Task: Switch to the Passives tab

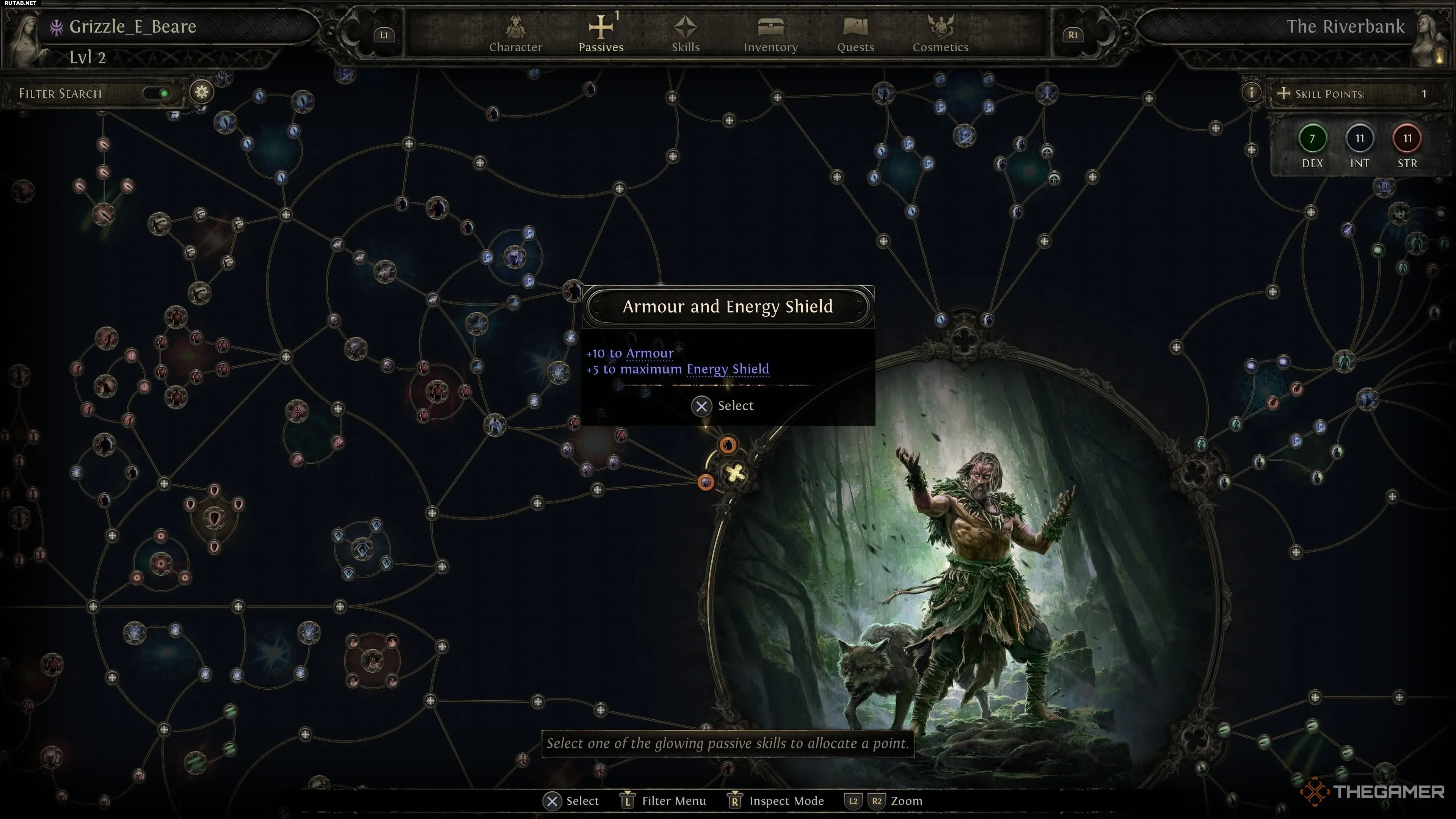Action: click(601, 34)
